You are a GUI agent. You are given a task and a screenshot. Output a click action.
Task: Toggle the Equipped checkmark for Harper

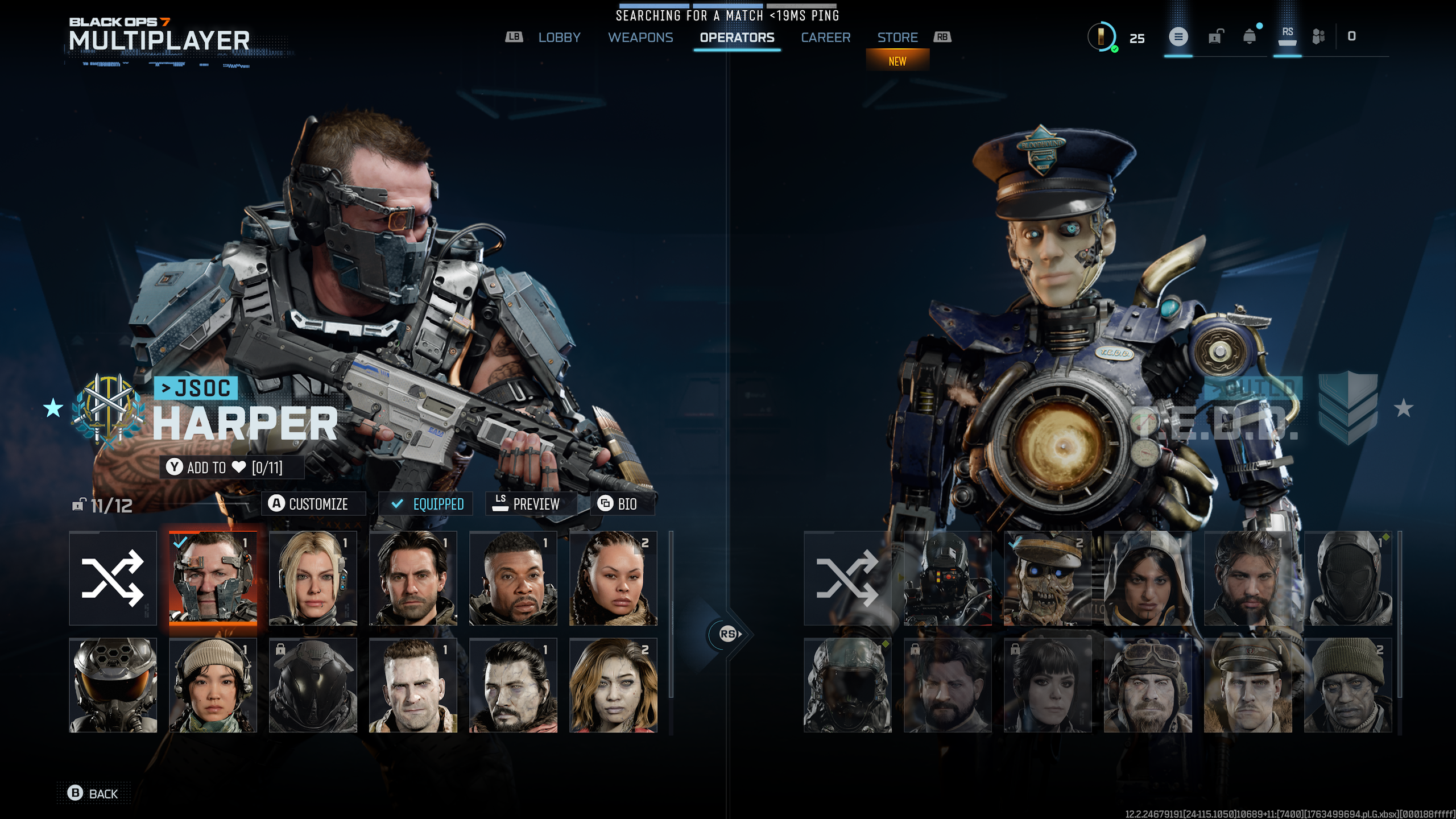426,503
